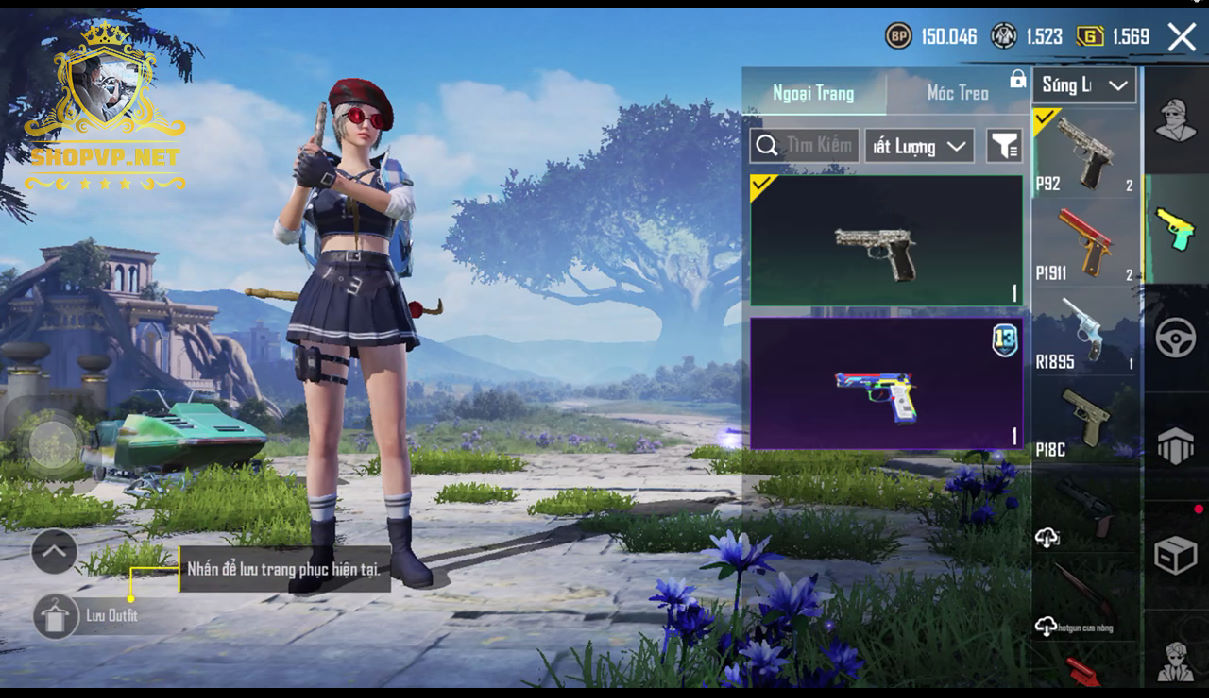Open the quality sort dropdown

point(919,146)
